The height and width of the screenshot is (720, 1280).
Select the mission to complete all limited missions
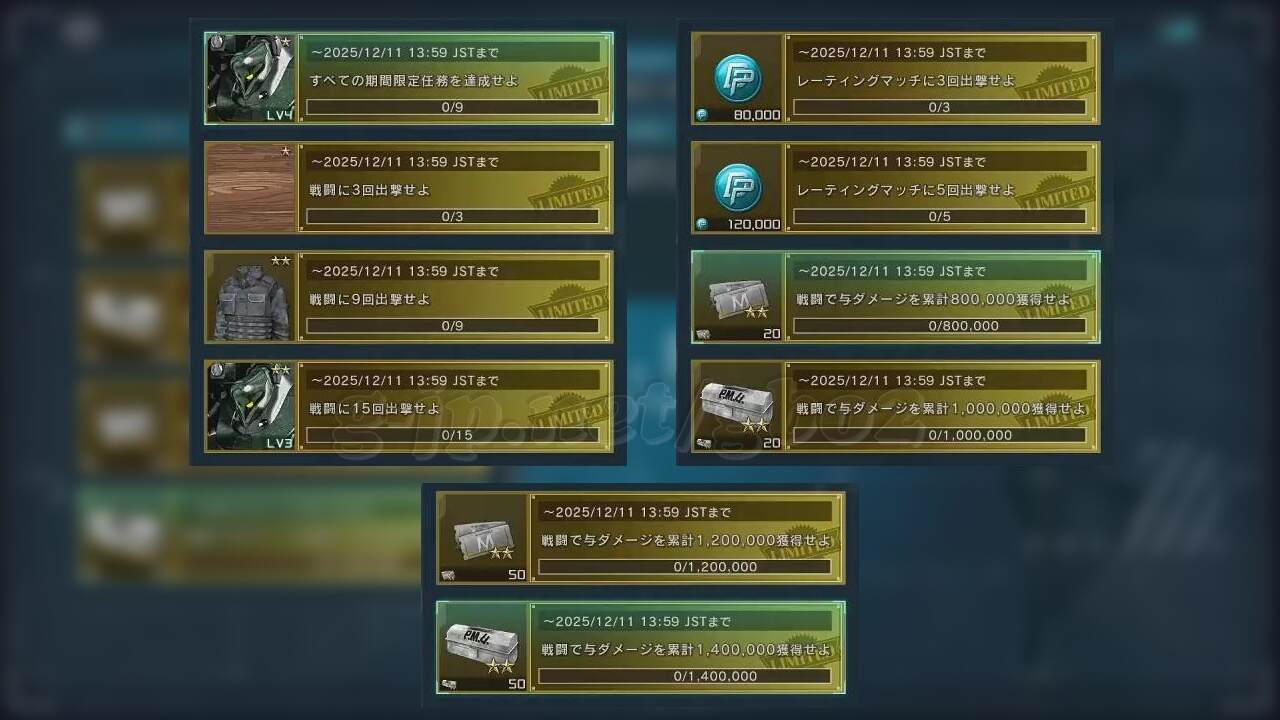(x=455, y=79)
